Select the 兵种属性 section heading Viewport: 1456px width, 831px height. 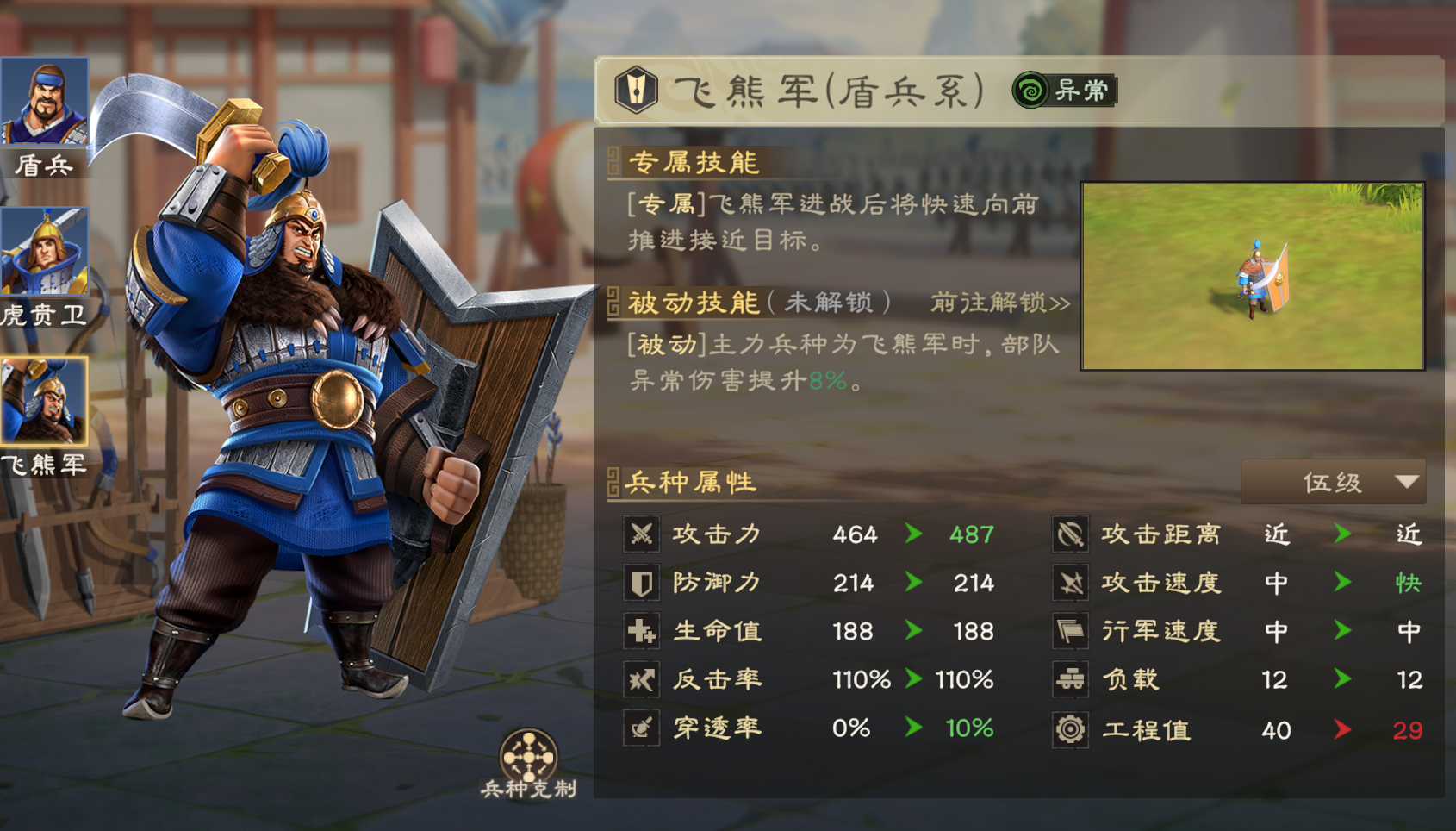[689, 484]
